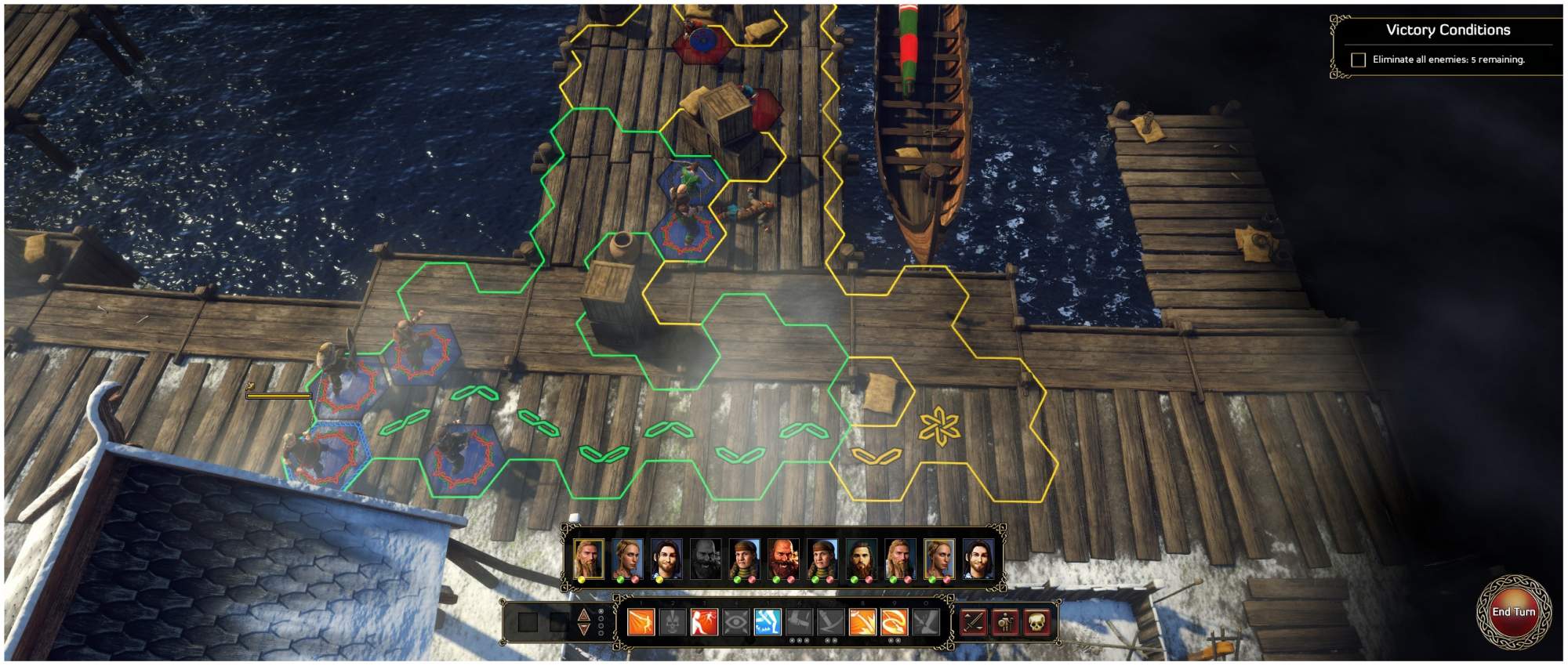End the current turn
This screenshot has width=1568, height=666.
pos(1513,612)
